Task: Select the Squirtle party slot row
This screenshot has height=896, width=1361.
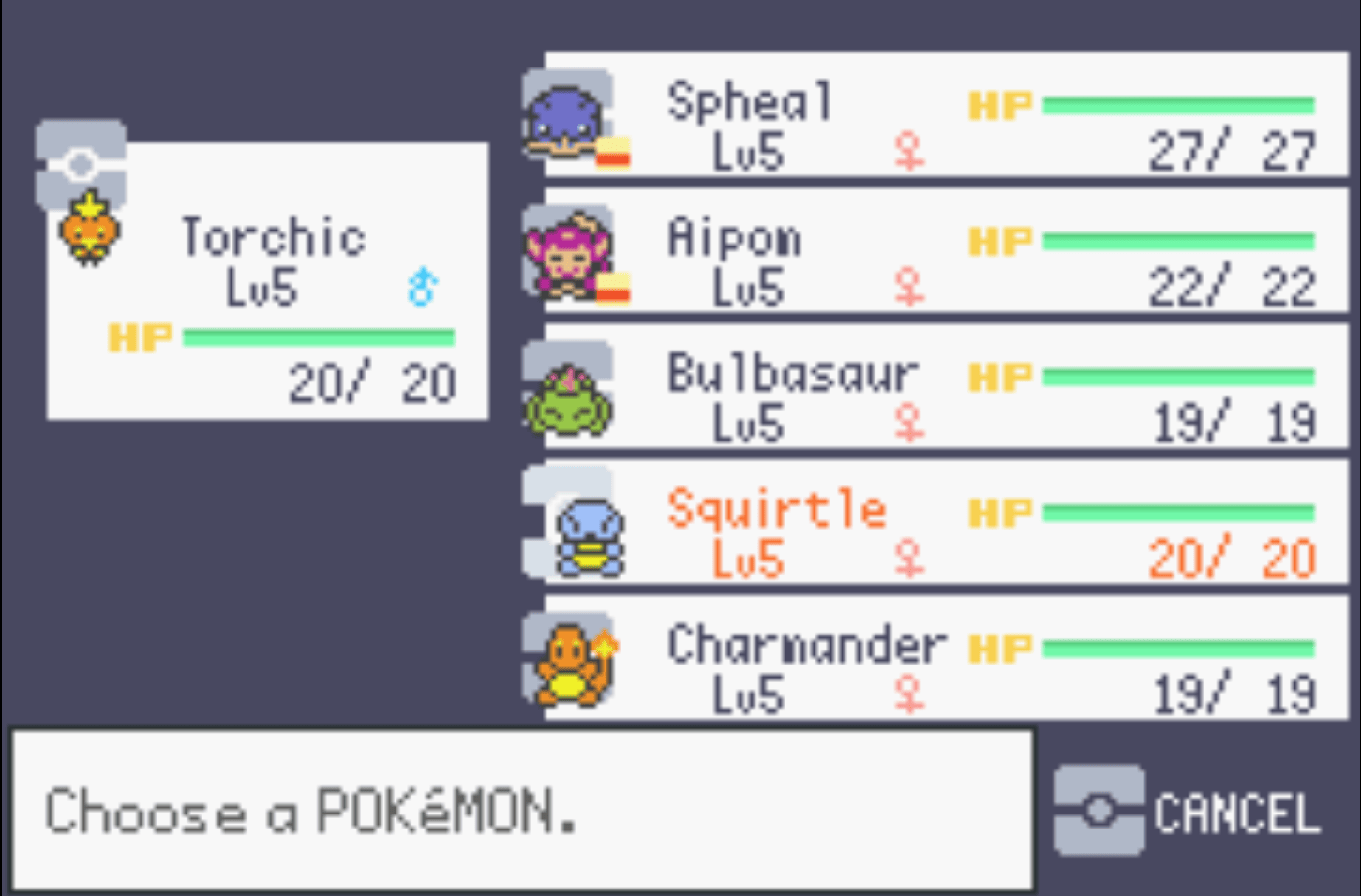Action: 937,523
